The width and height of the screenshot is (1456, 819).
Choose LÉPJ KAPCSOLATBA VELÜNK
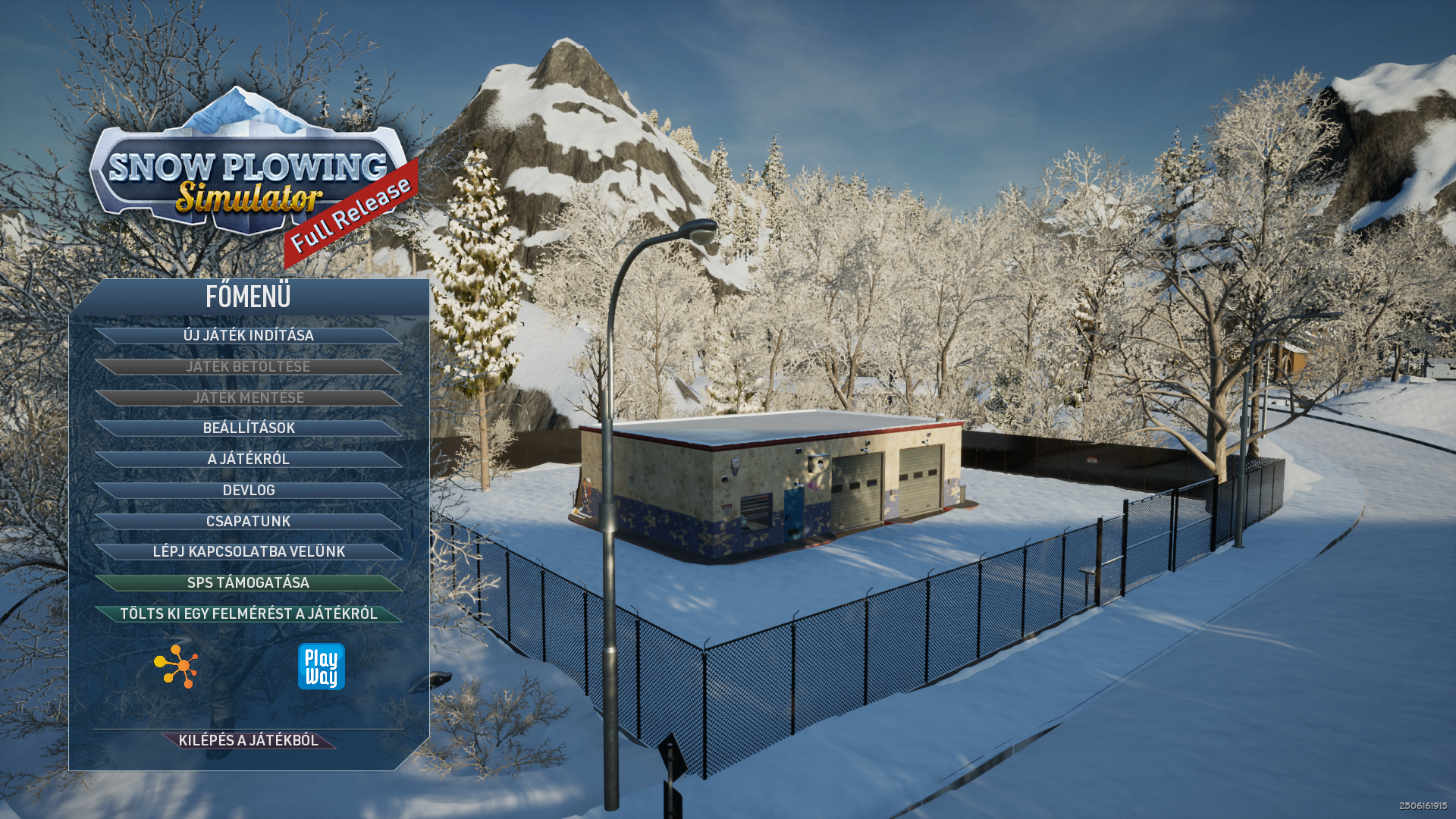pyautogui.click(x=249, y=551)
